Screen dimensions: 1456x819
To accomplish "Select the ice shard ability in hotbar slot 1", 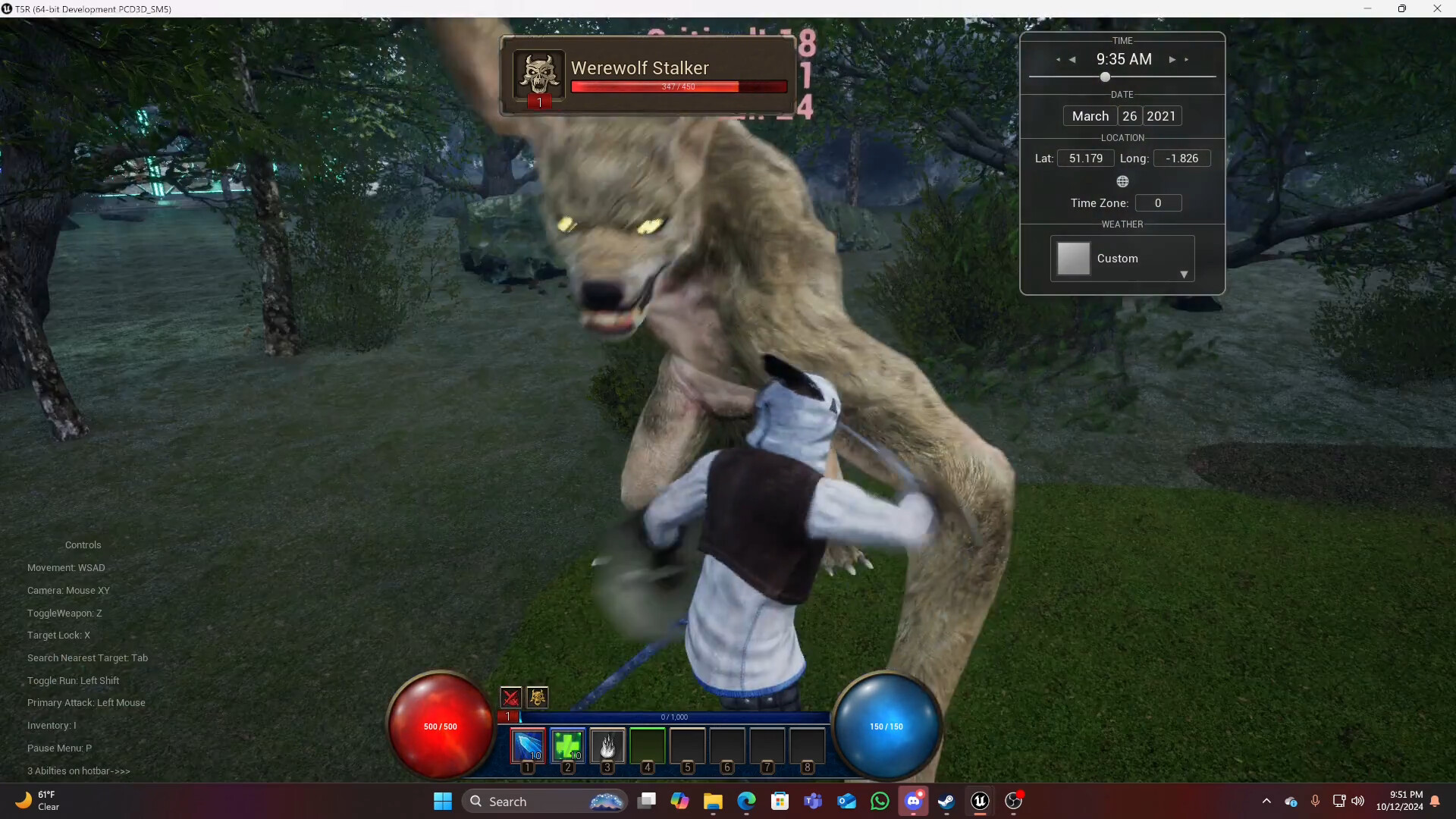I will 527,747.
